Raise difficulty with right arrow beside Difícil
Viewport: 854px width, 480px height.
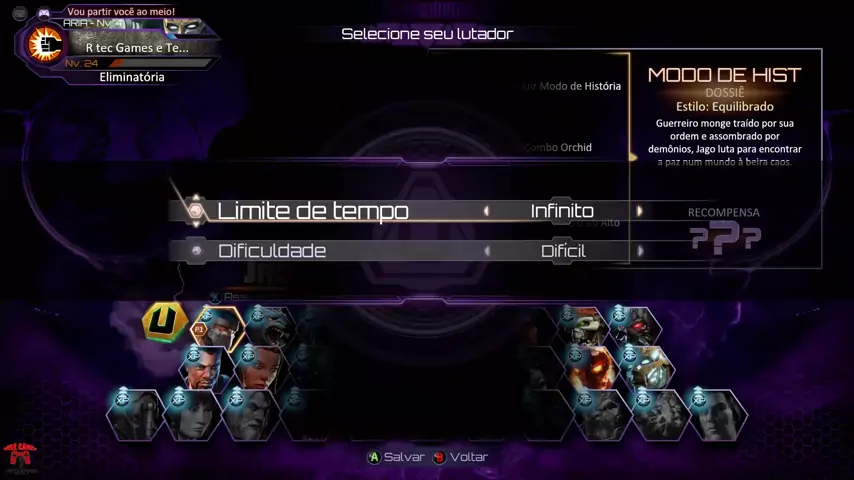[639, 251]
